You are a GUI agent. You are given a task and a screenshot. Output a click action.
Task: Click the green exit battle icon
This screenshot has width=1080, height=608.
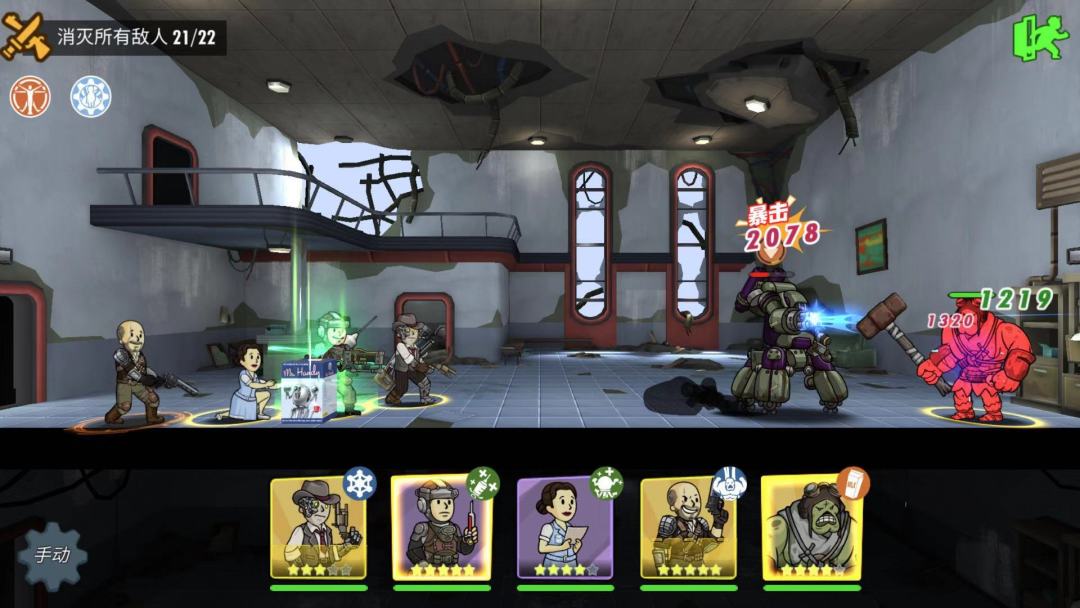point(1040,38)
